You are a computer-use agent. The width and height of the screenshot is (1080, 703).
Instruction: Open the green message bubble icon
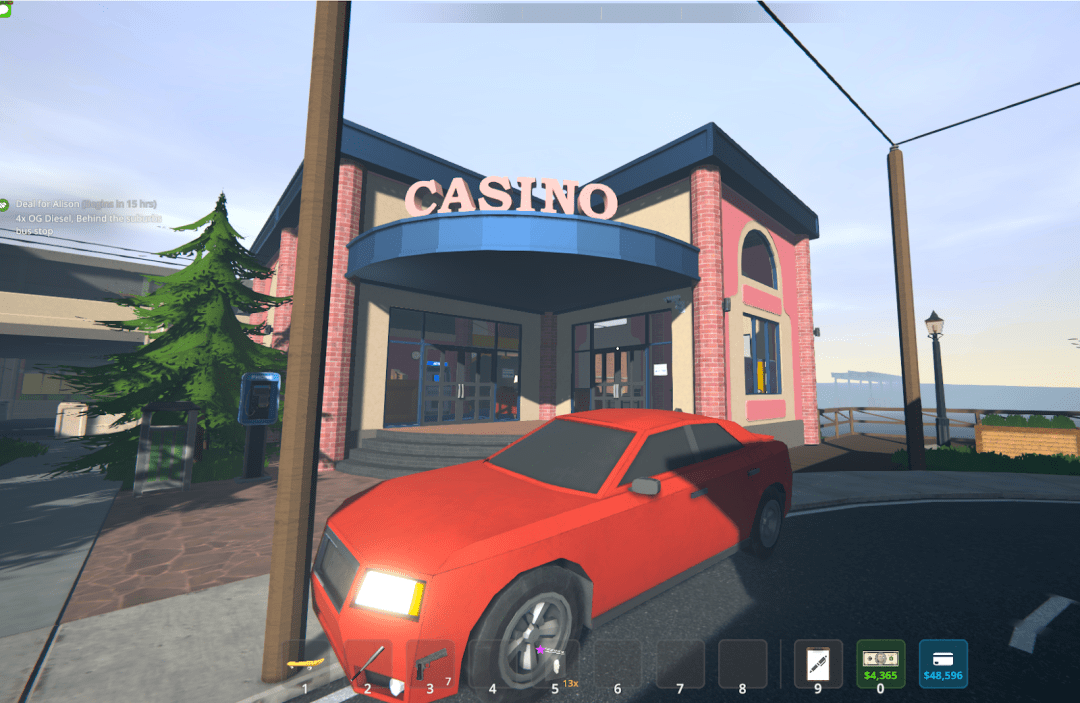[5, 9]
